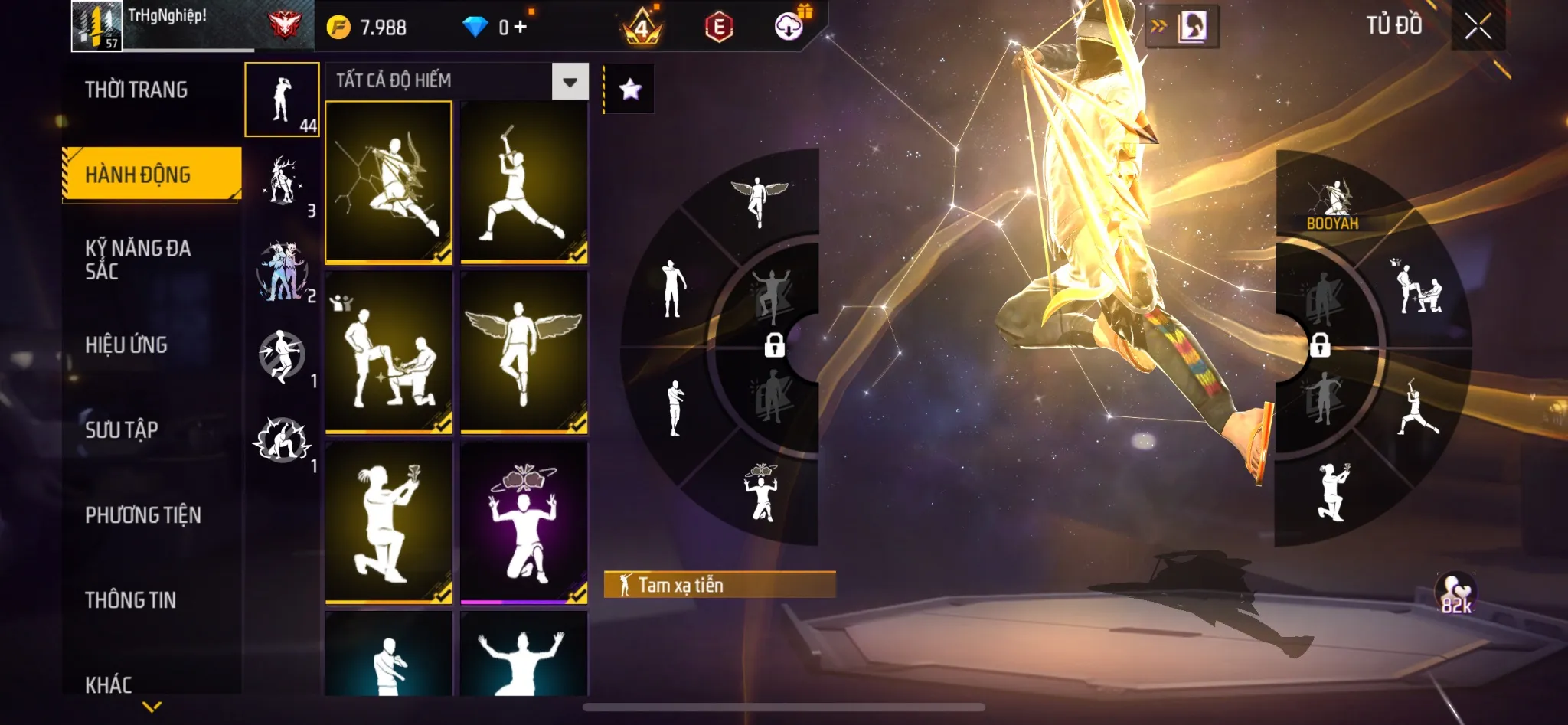Select the shoe-shine duo emote thumbnail
Screen dimensions: 1568x725
point(389,352)
